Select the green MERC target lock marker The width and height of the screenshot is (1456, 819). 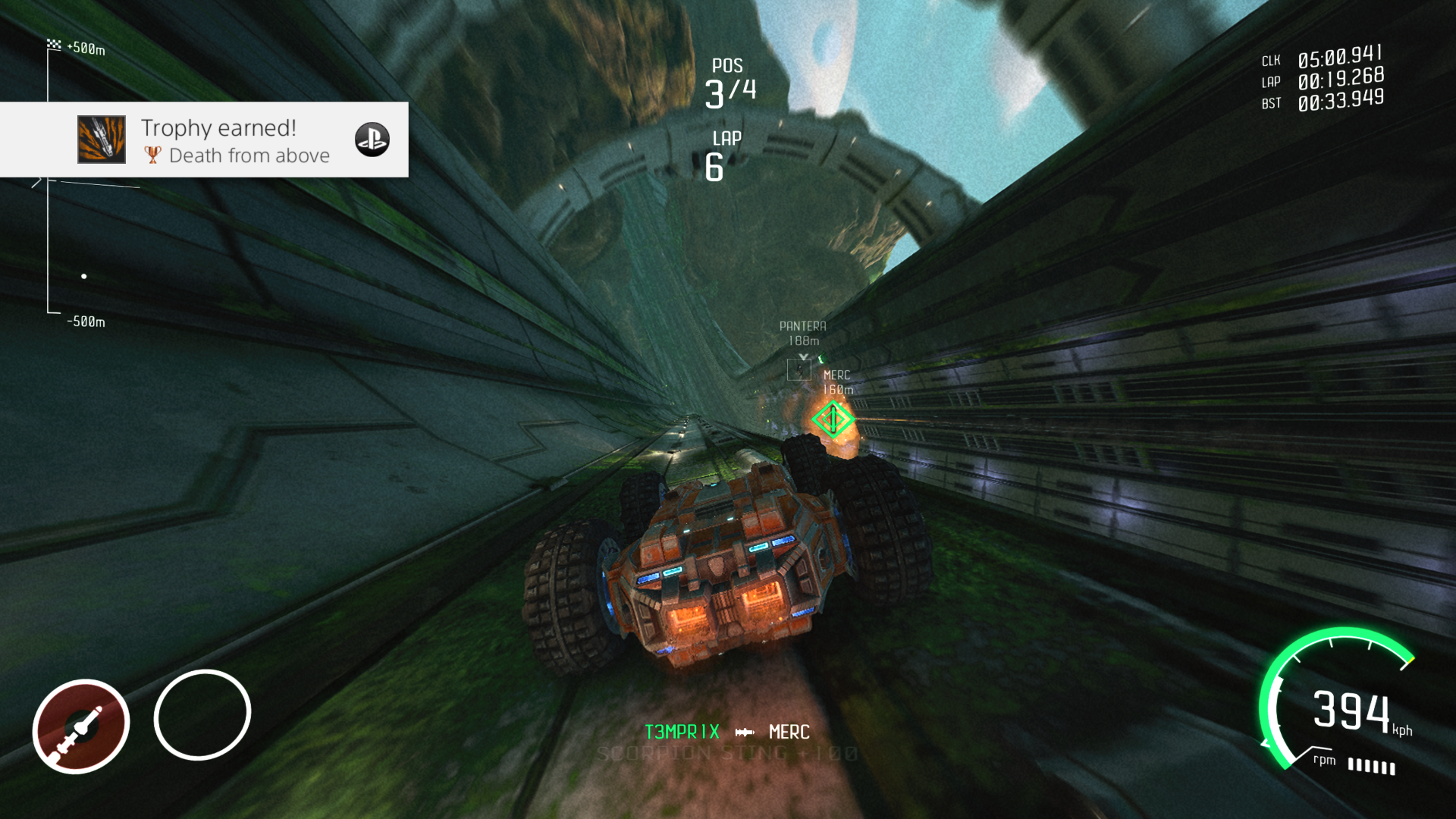pyautogui.click(x=833, y=419)
